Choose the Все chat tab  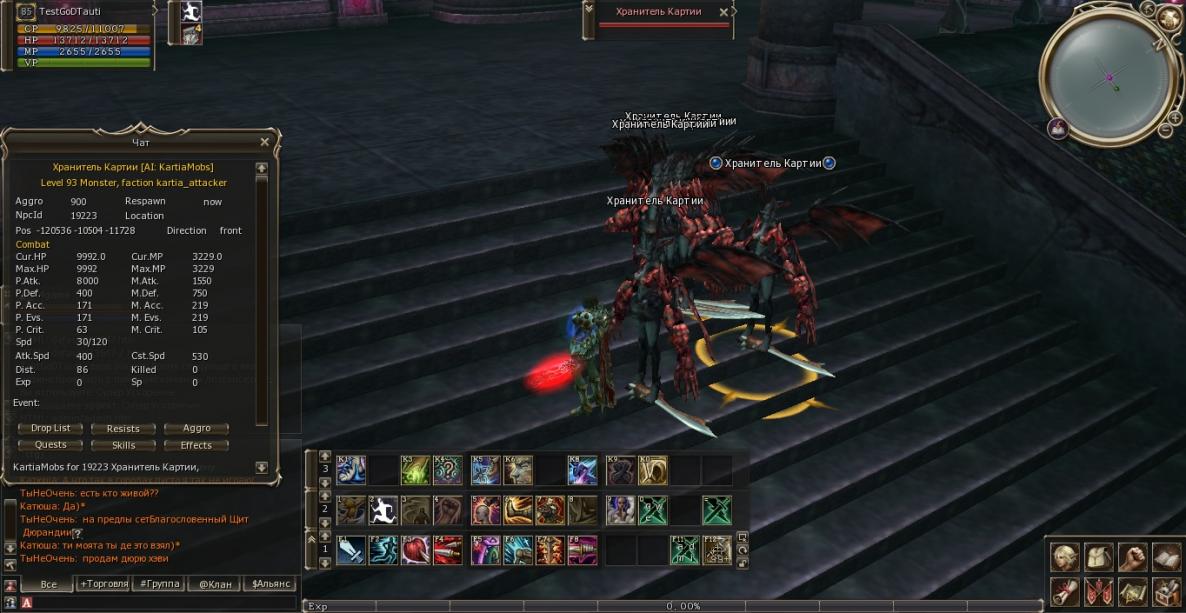[x=48, y=583]
